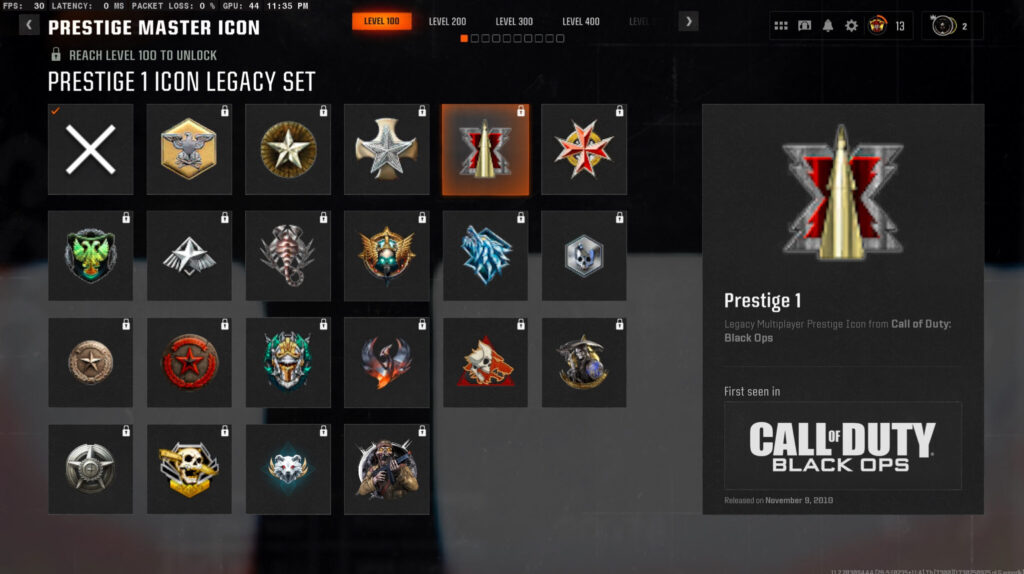This screenshot has width=1024, height=574.
Task: Switch to the Level 200 tab
Action: pyautogui.click(x=447, y=22)
